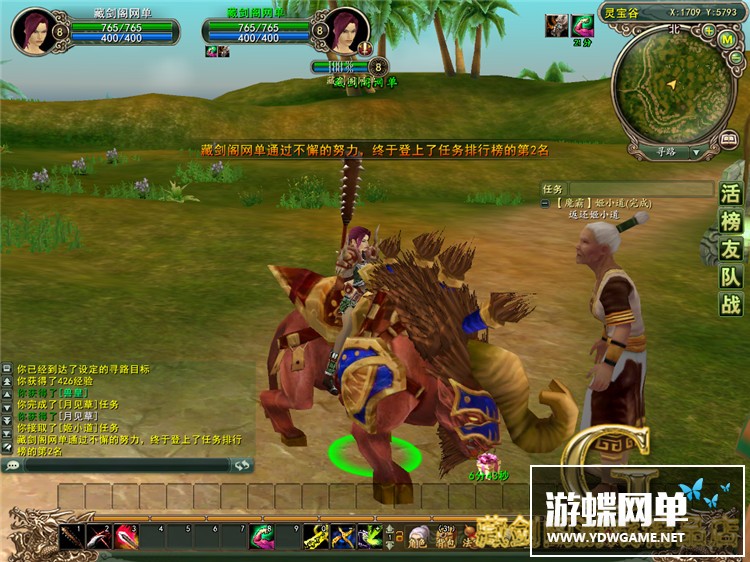
Task: Open the 角色 character button
Action: (418, 538)
